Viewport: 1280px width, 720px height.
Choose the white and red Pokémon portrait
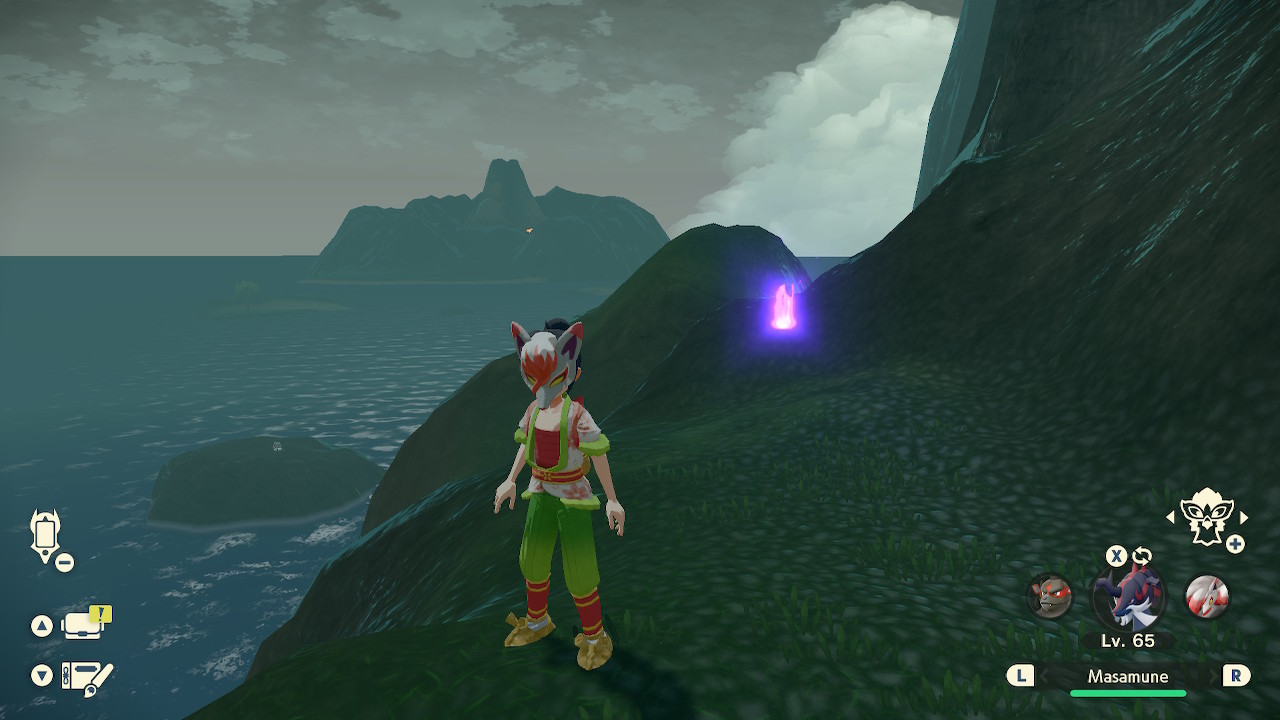coord(1206,596)
